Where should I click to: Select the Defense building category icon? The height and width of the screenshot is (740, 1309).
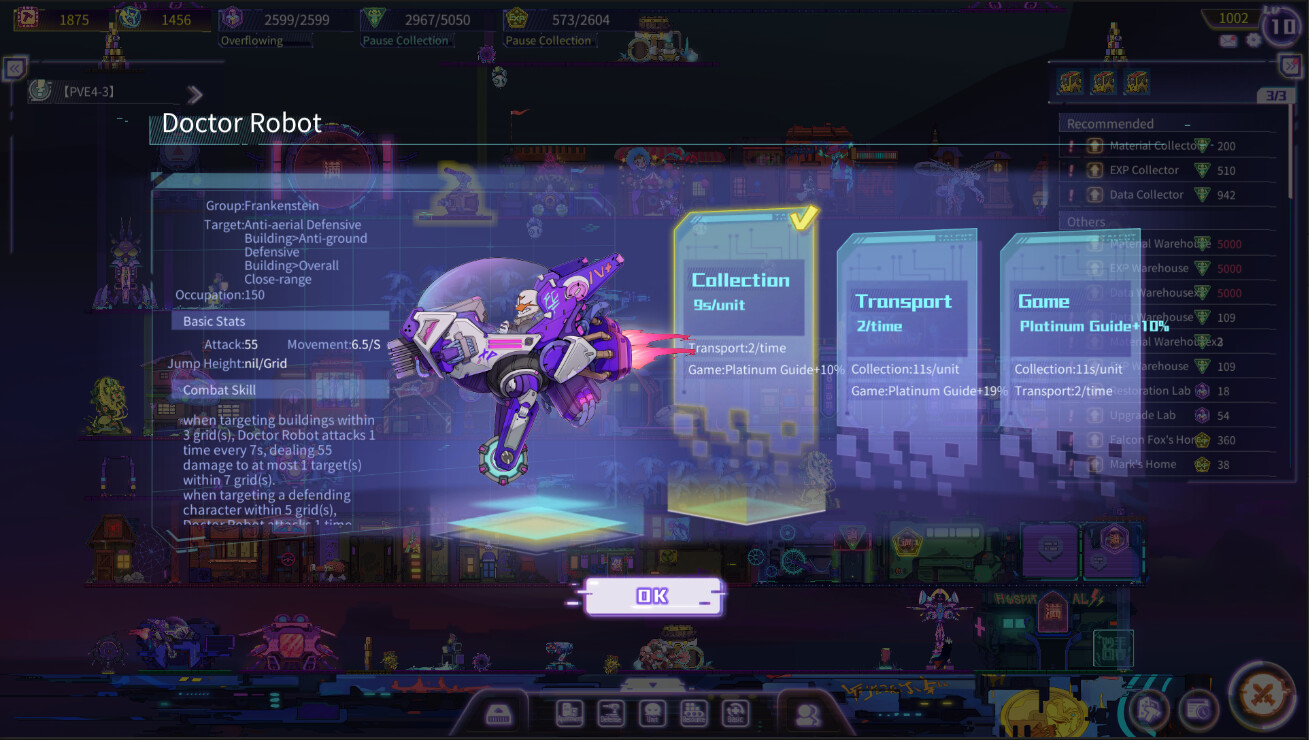point(611,711)
